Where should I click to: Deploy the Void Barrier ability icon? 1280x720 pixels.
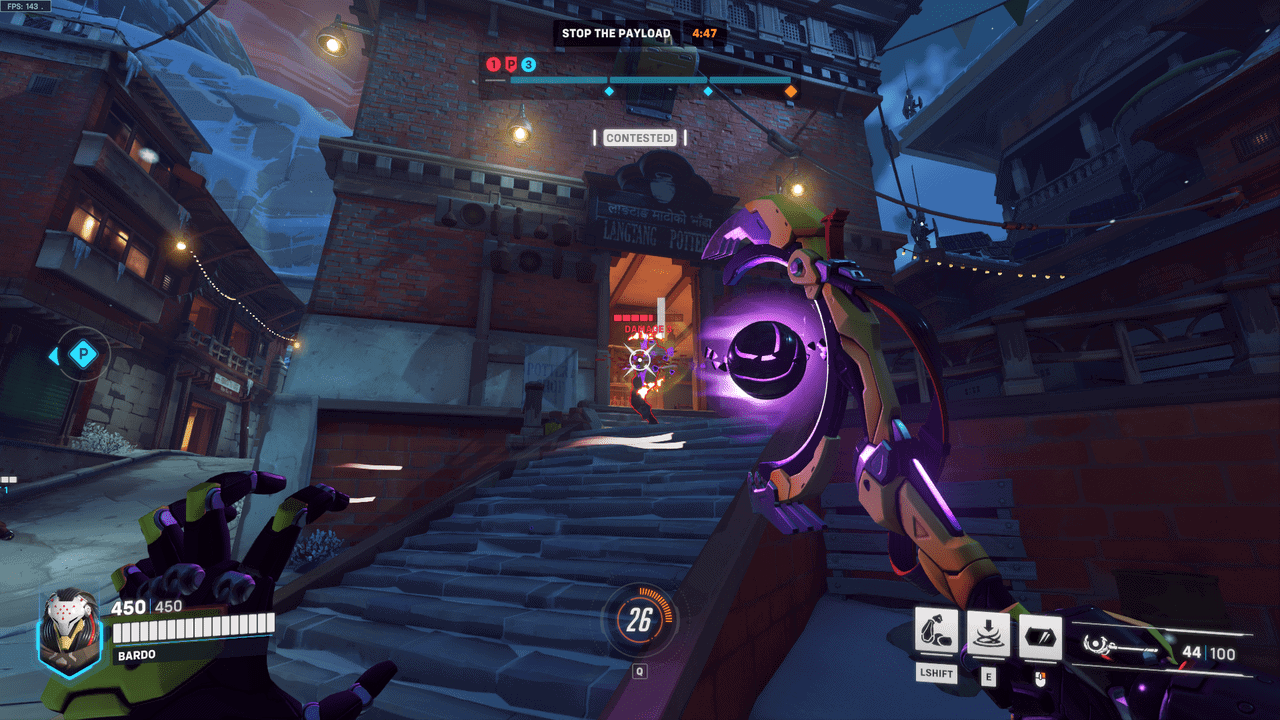coord(1040,636)
